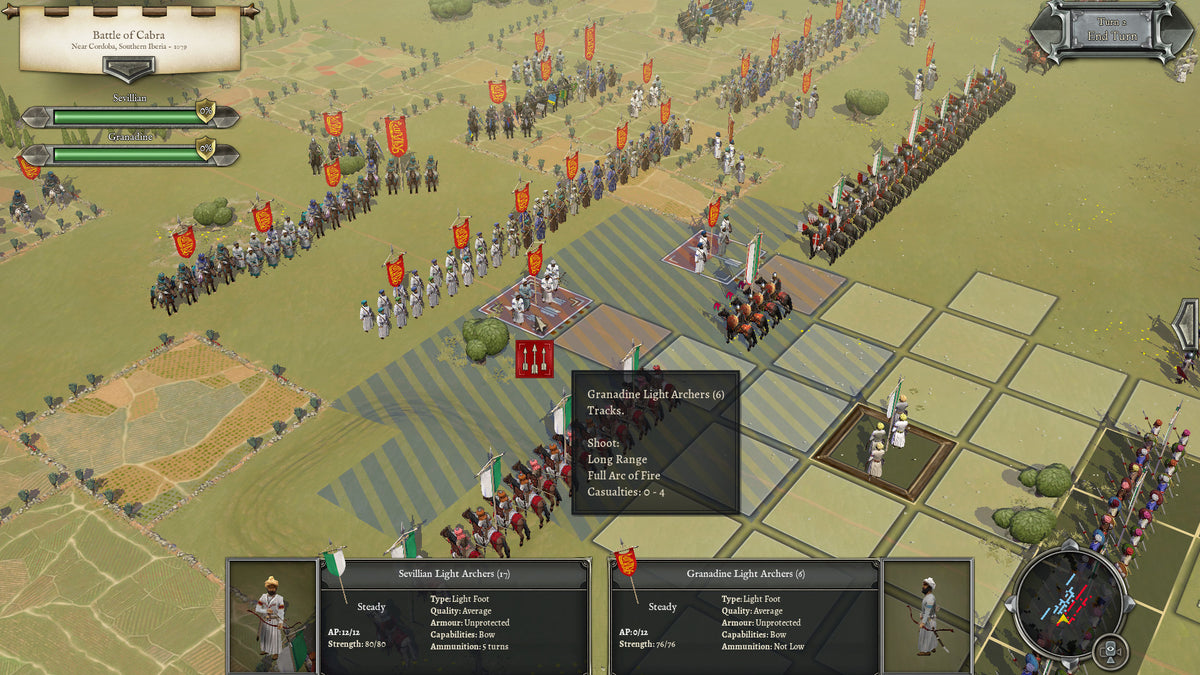Open the side panel arrow on right edge
The image size is (1200, 675).
[x=1188, y=326]
